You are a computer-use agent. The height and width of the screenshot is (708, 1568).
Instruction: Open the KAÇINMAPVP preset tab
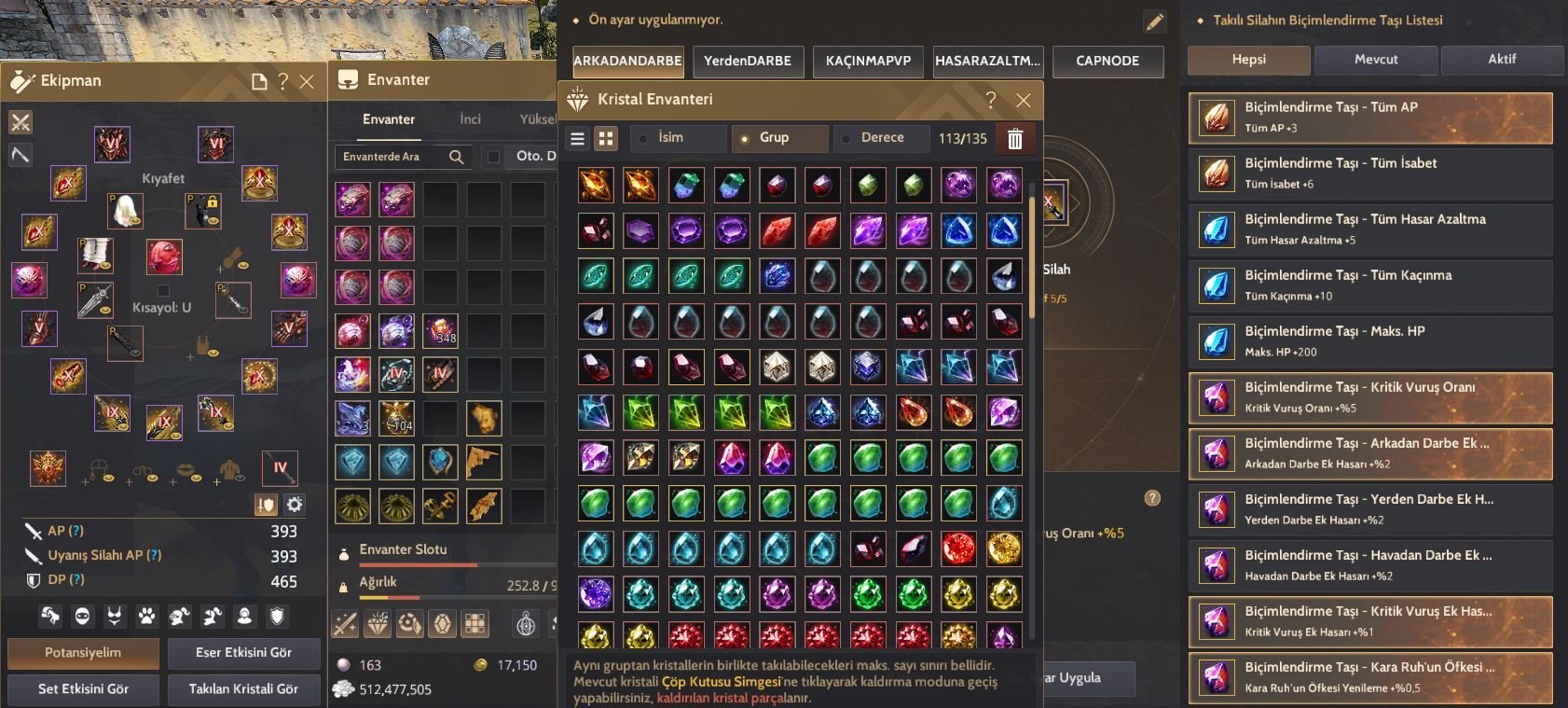[868, 62]
